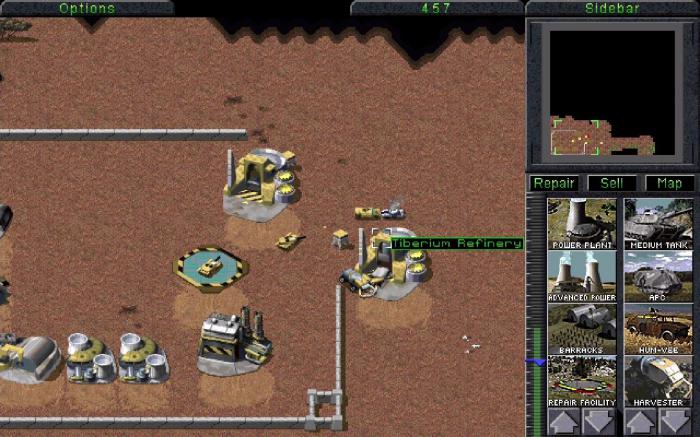Activate the Repair button
This screenshot has height=437, width=700.
click(553, 183)
